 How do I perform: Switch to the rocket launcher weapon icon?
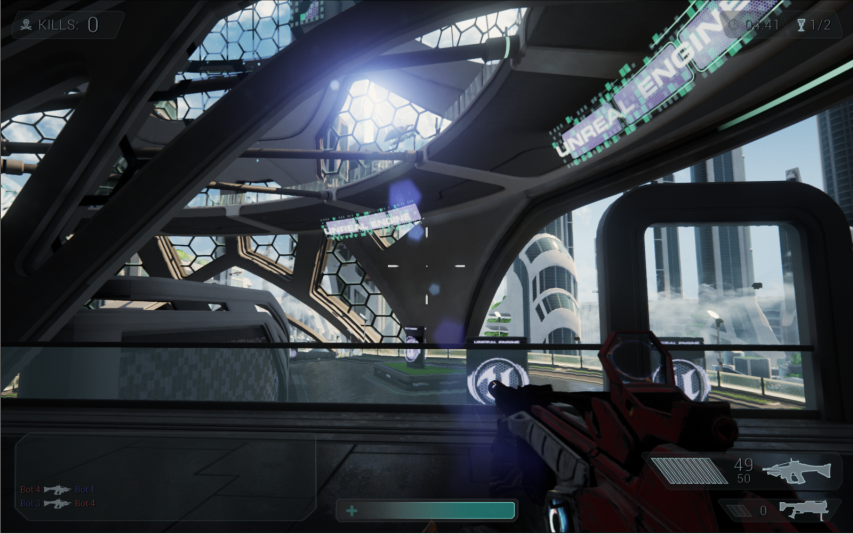point(803,510)
